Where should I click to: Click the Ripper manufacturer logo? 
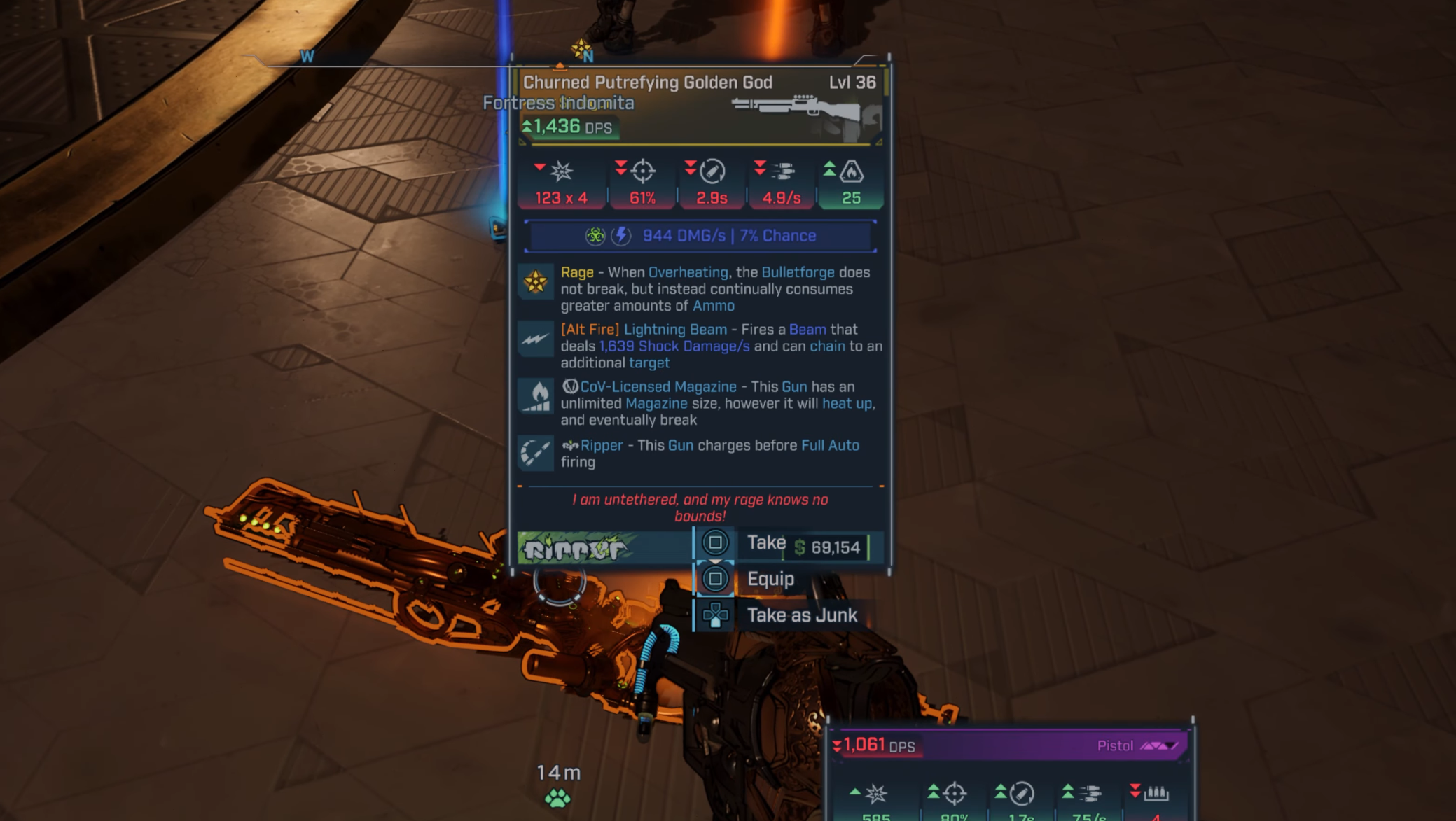point(576,549)
